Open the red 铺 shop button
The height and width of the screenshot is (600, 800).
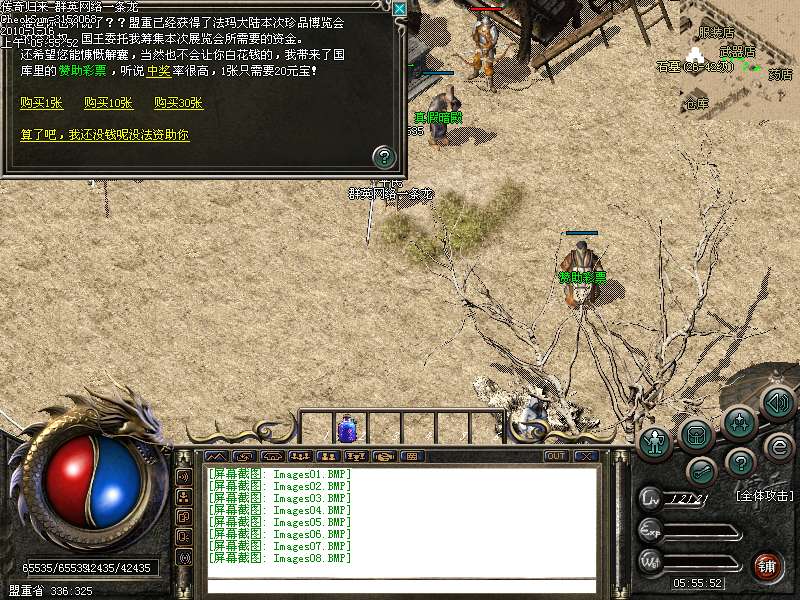(x=768, y=567)
